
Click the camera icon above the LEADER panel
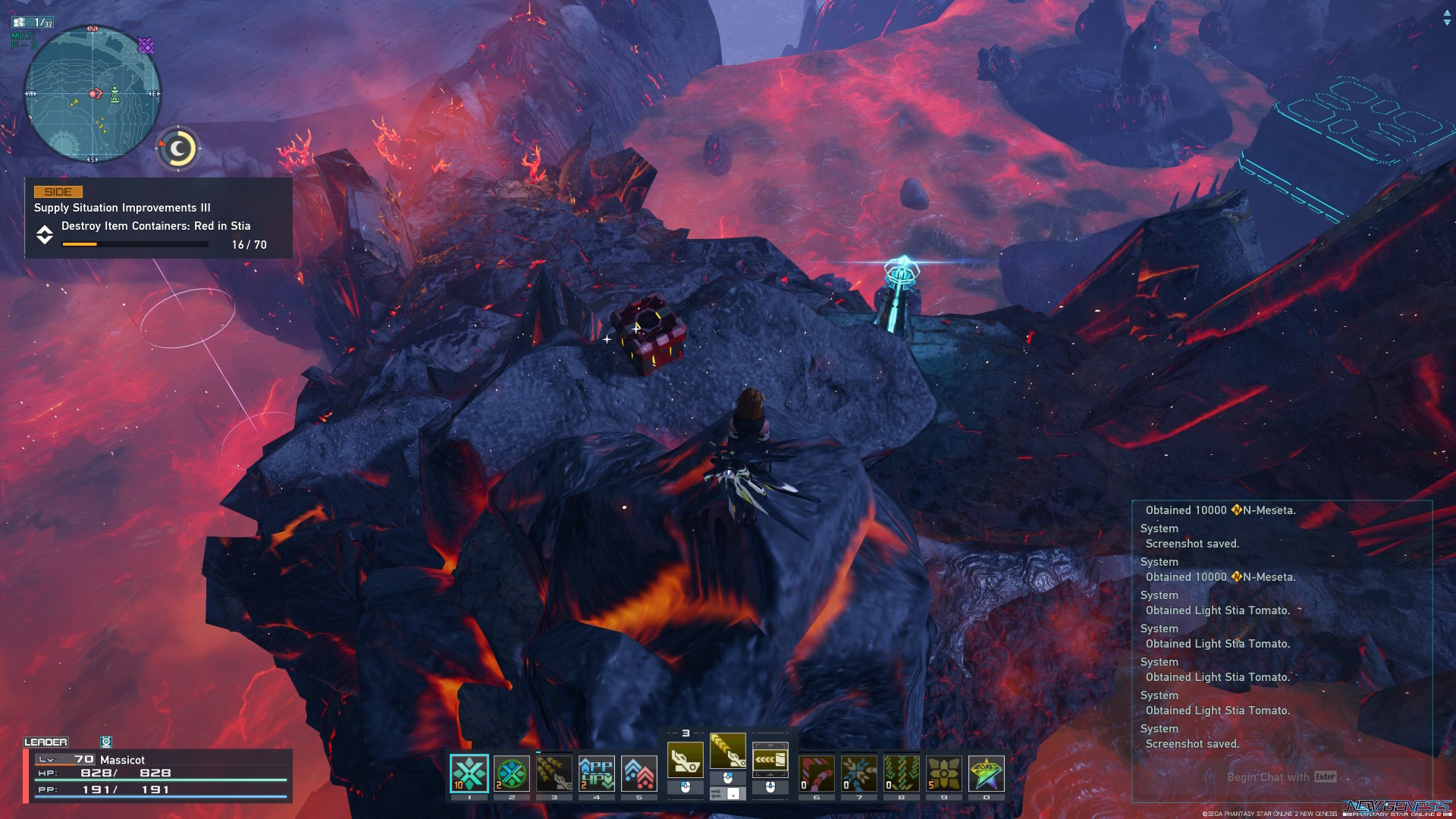106,742
